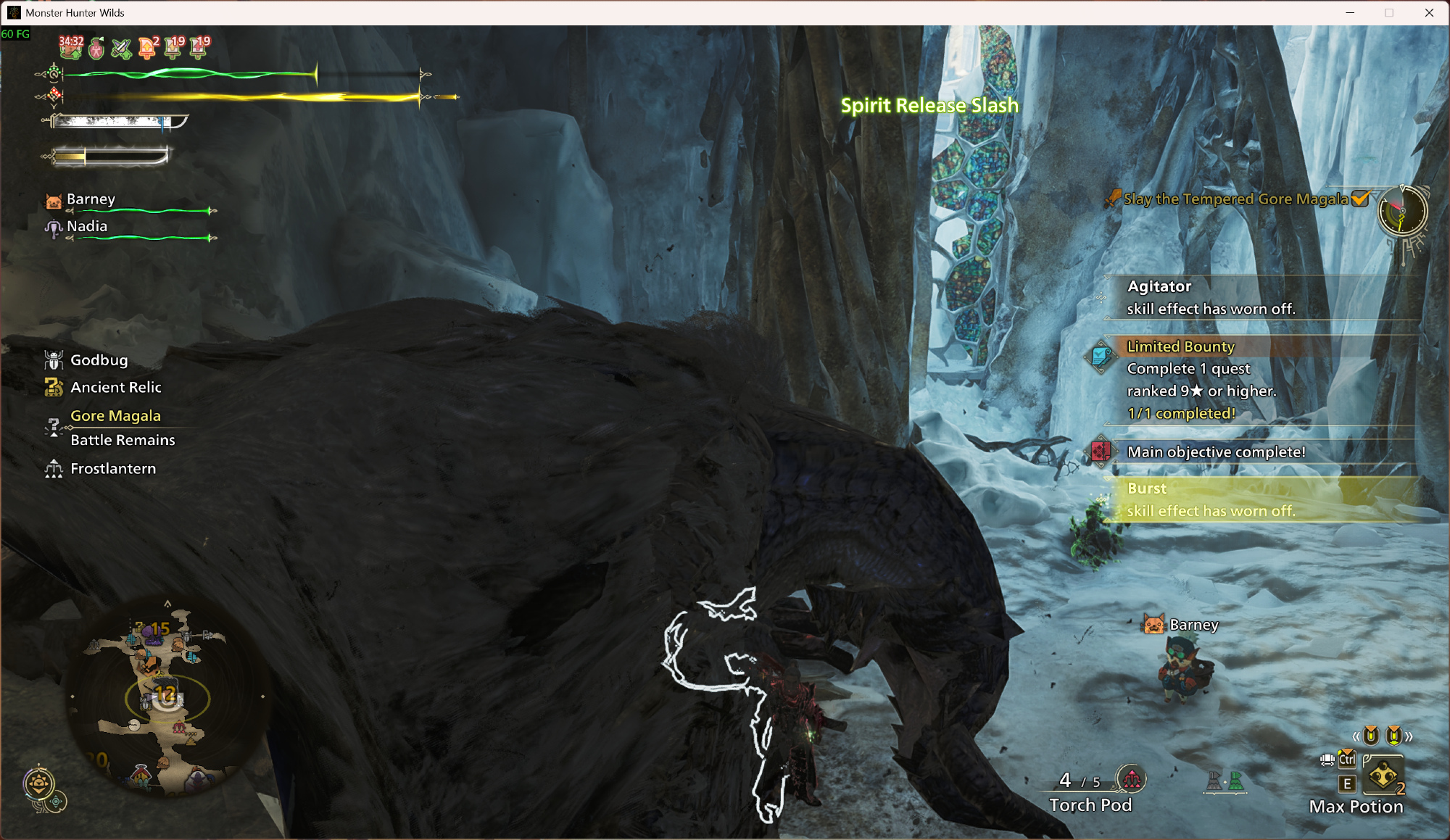The width and height of the screenshot is (1450, 840).
Task: Minimize the Monster Hunter Wilds window
Action: (1350, 12)
